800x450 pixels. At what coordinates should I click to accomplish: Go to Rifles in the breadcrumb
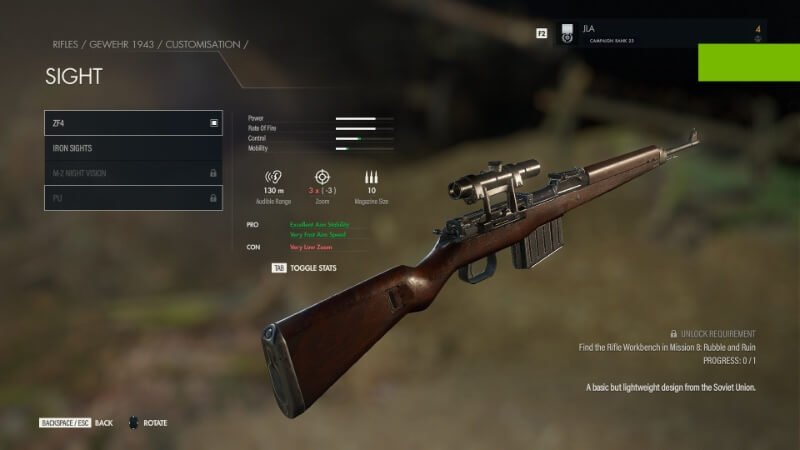click(x=66, y=45)
